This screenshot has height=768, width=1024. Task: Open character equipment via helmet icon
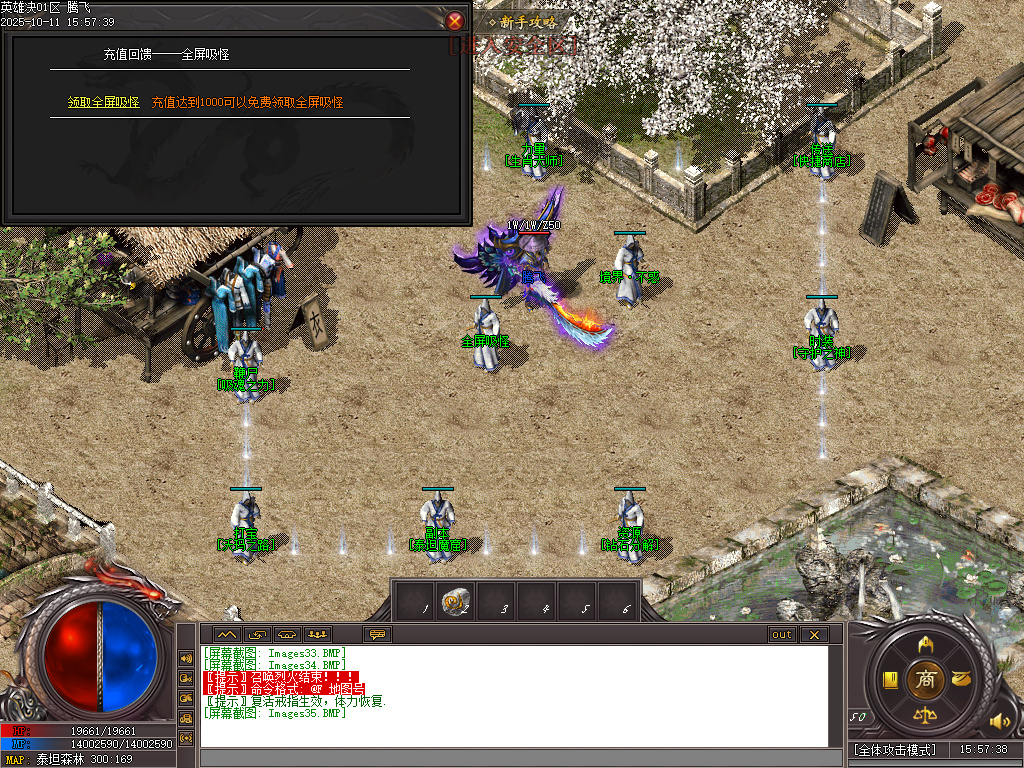point(926,642)
